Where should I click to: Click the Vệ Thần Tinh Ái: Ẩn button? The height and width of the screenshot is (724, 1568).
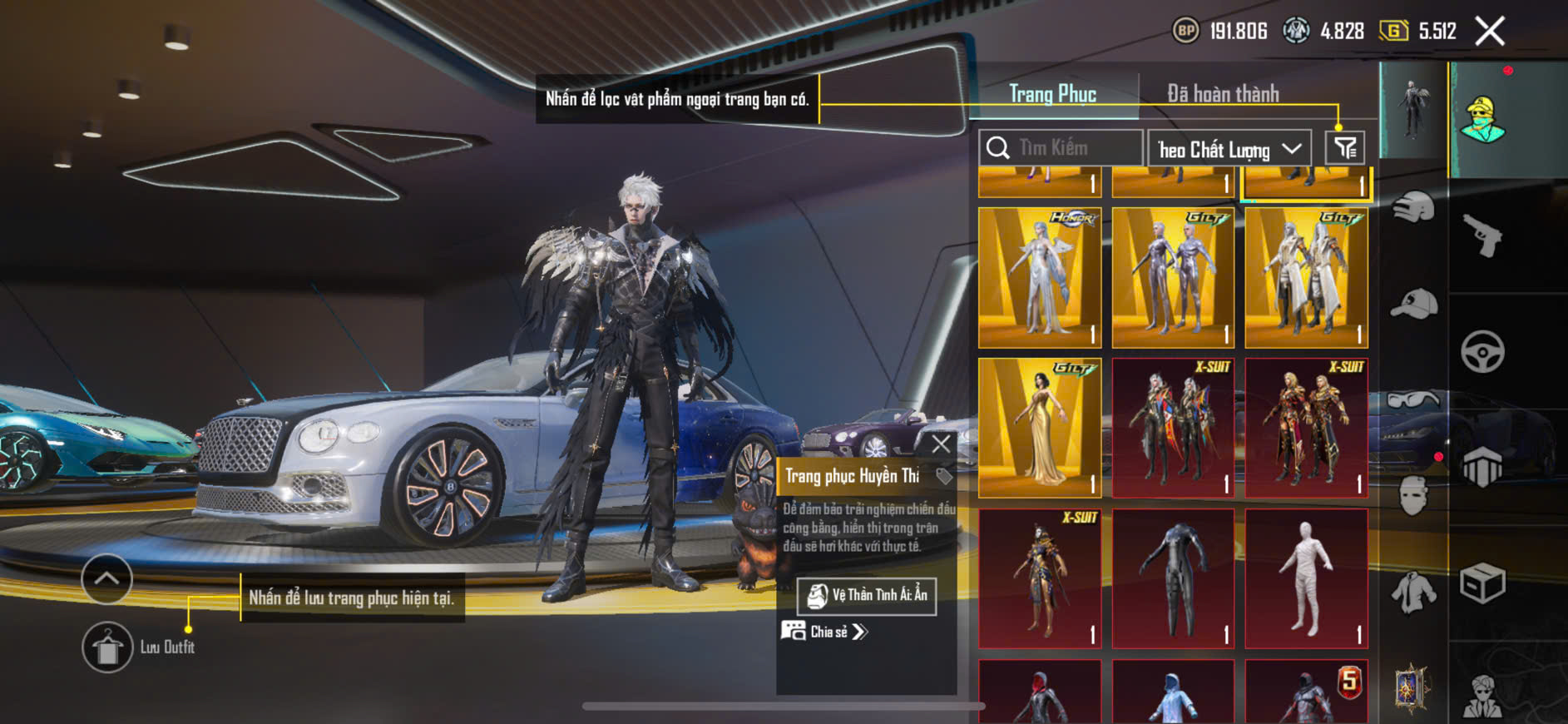pyautogui.click(x=867, y=596)
